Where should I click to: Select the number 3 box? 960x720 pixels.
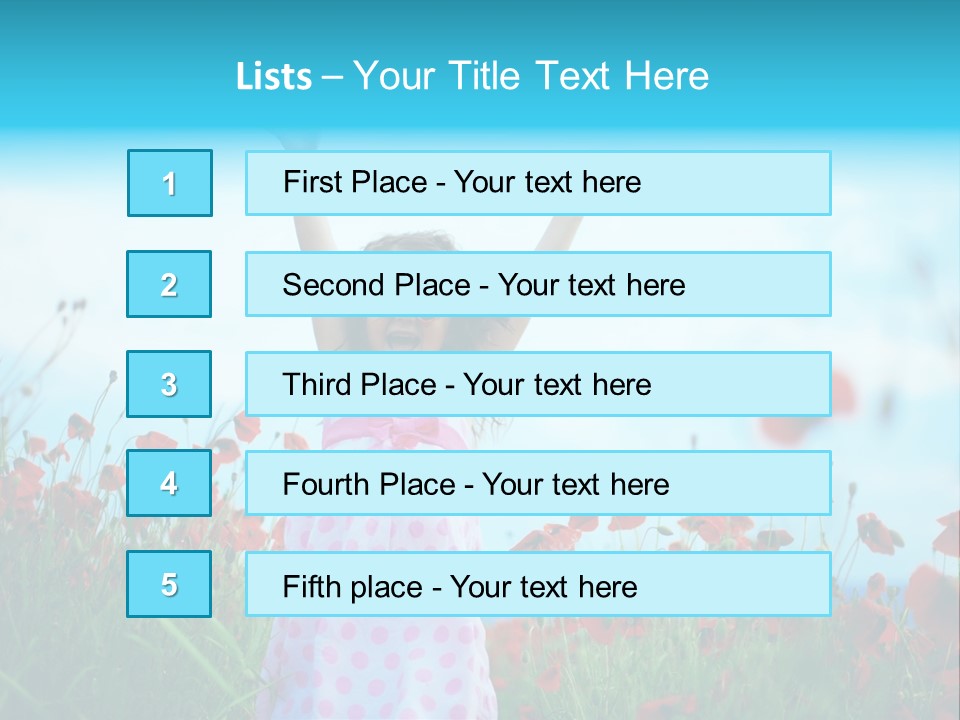(x=169, y=384)
